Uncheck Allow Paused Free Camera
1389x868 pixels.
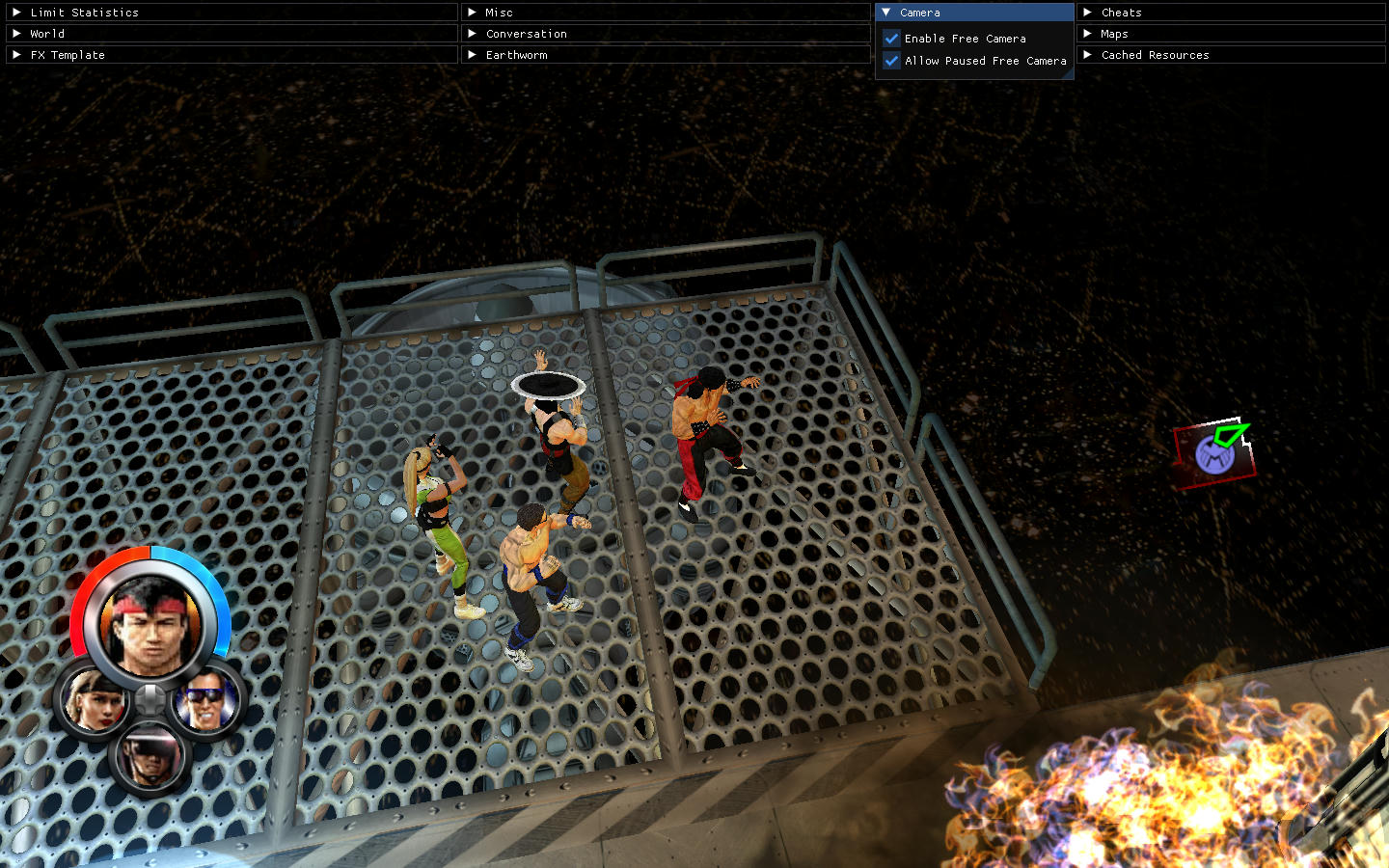pos(892,61)
